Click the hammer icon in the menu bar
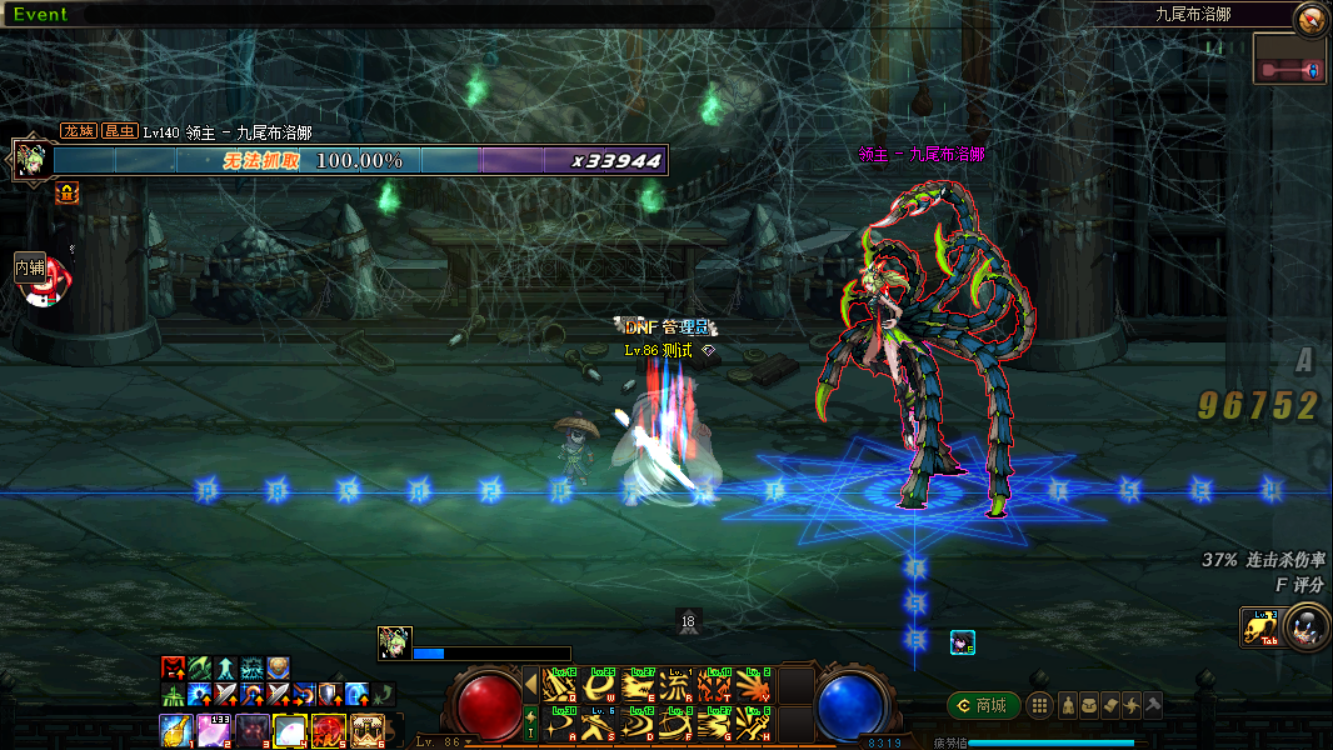This screenshot has width=1333, height=750. click(x=1153, y=706)
